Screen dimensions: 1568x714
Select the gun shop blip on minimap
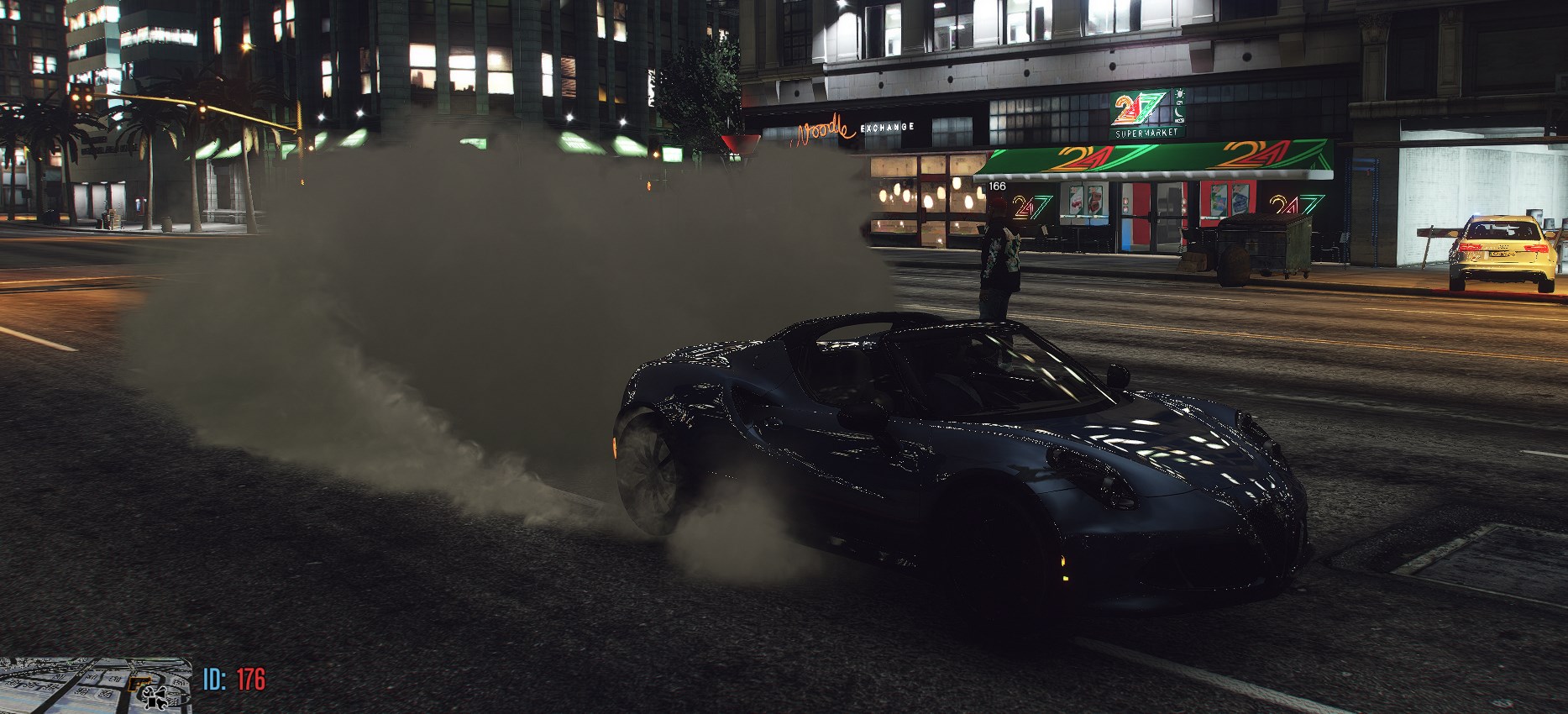click(139, 684)
